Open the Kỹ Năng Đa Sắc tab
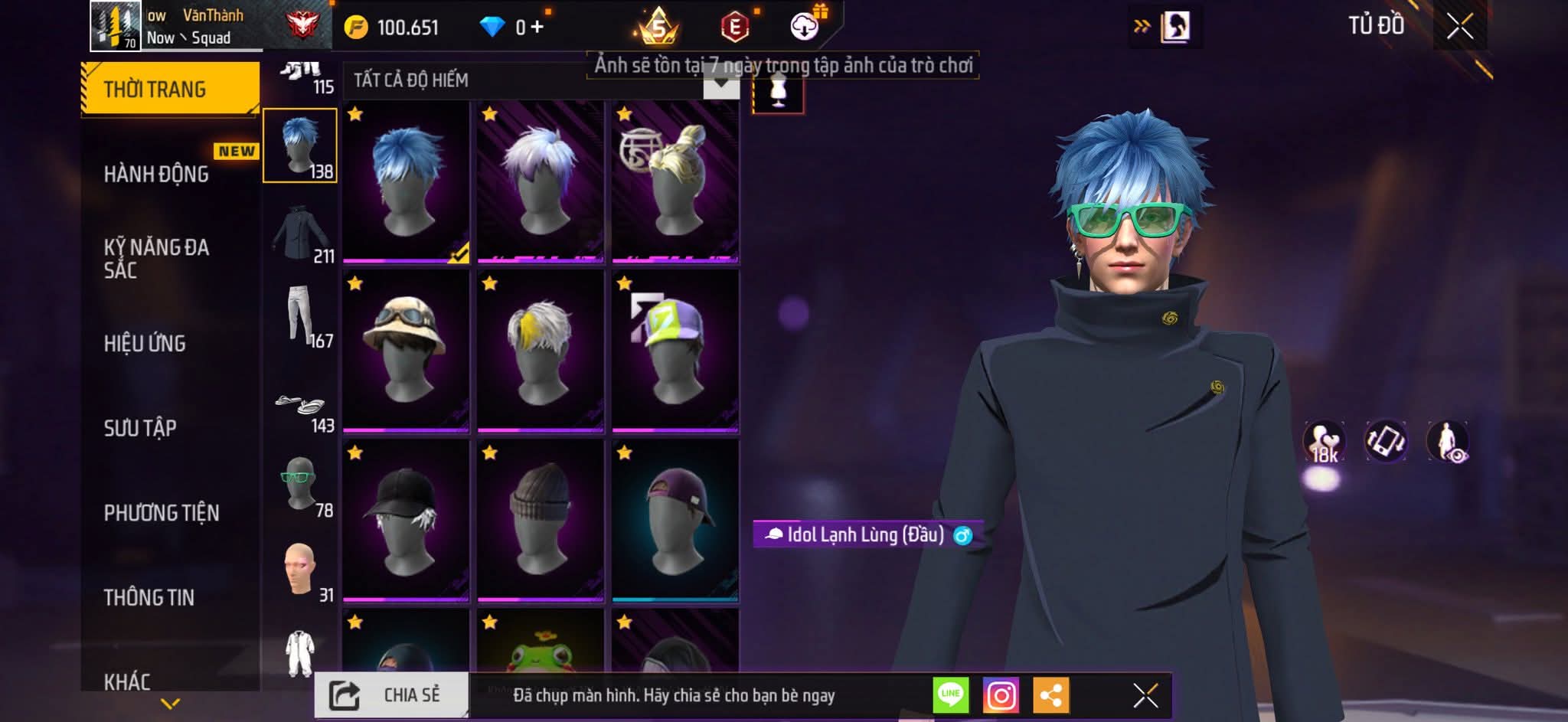Screen dimensions: 1568x722 point(157,258)
